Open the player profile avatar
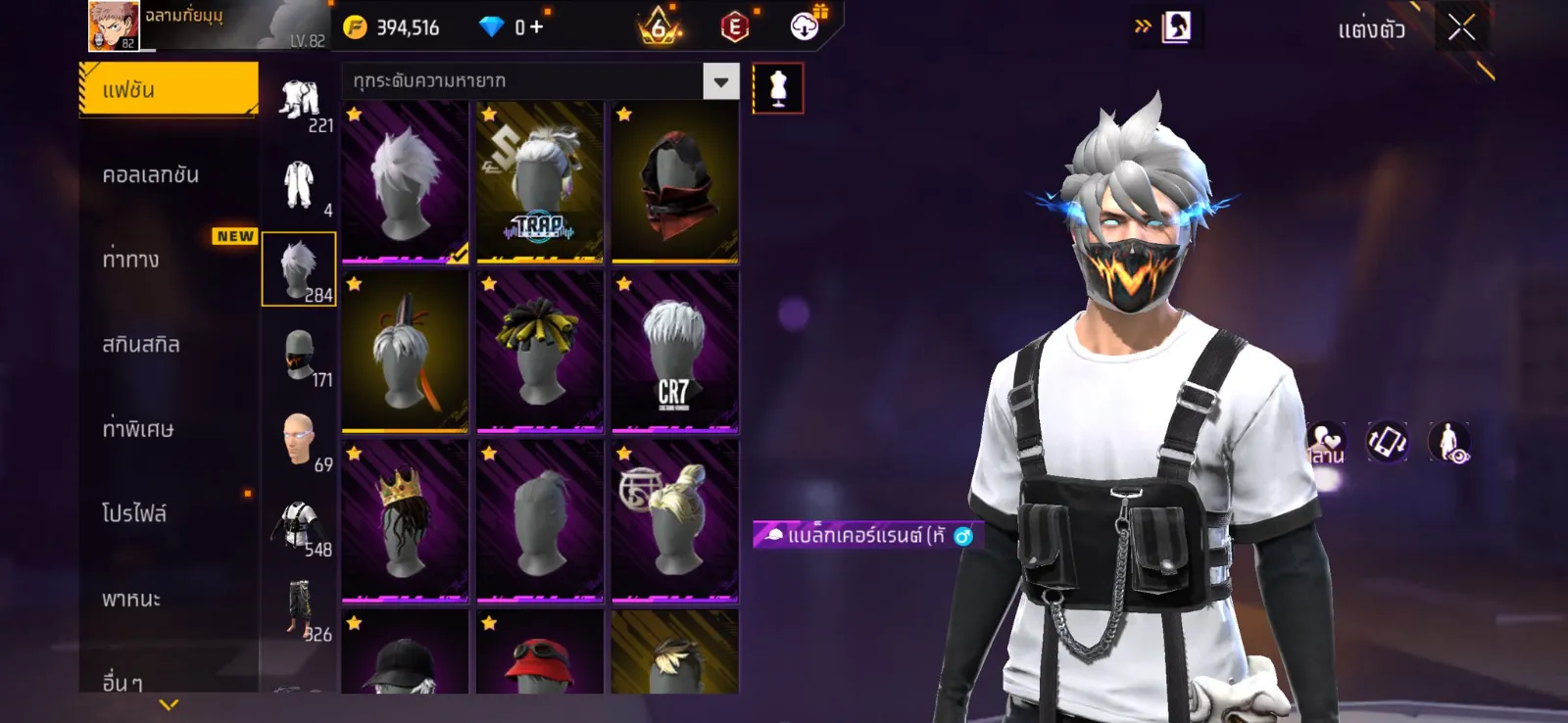This screenshot has width=1568, height=723. pos(113,26)
